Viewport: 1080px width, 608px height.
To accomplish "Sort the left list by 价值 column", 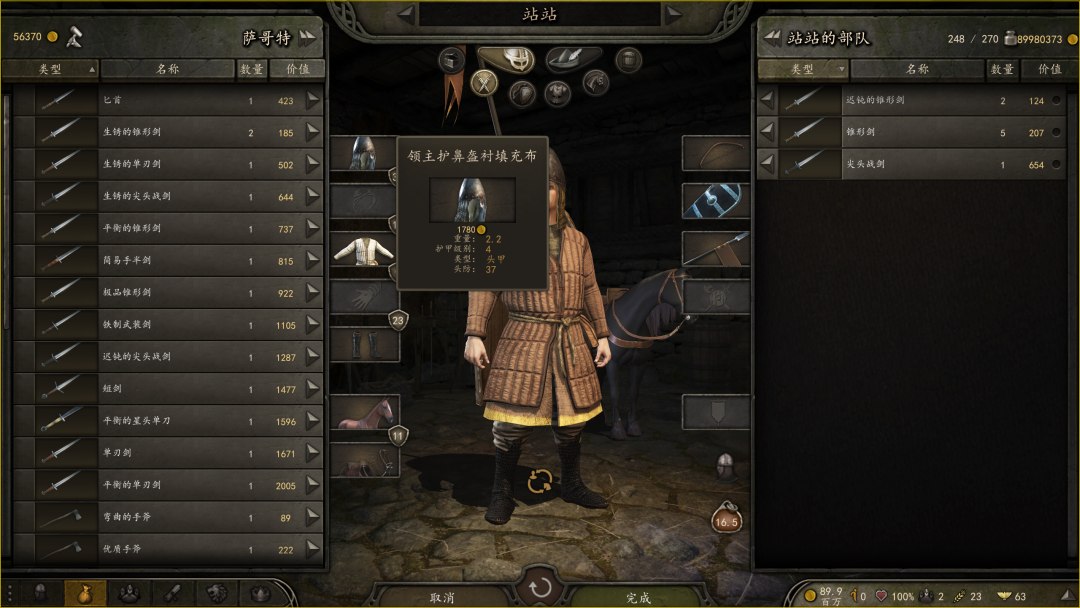I will coord(297,70).
